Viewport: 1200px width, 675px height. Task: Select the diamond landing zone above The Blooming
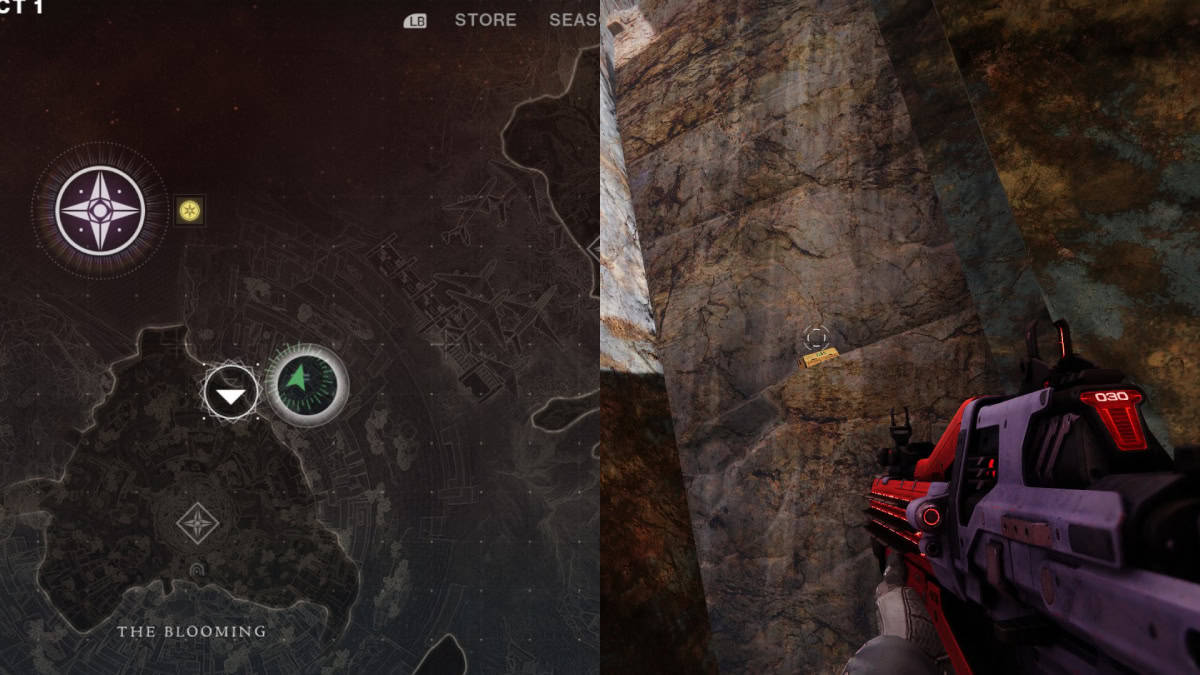tap(196, 523)
